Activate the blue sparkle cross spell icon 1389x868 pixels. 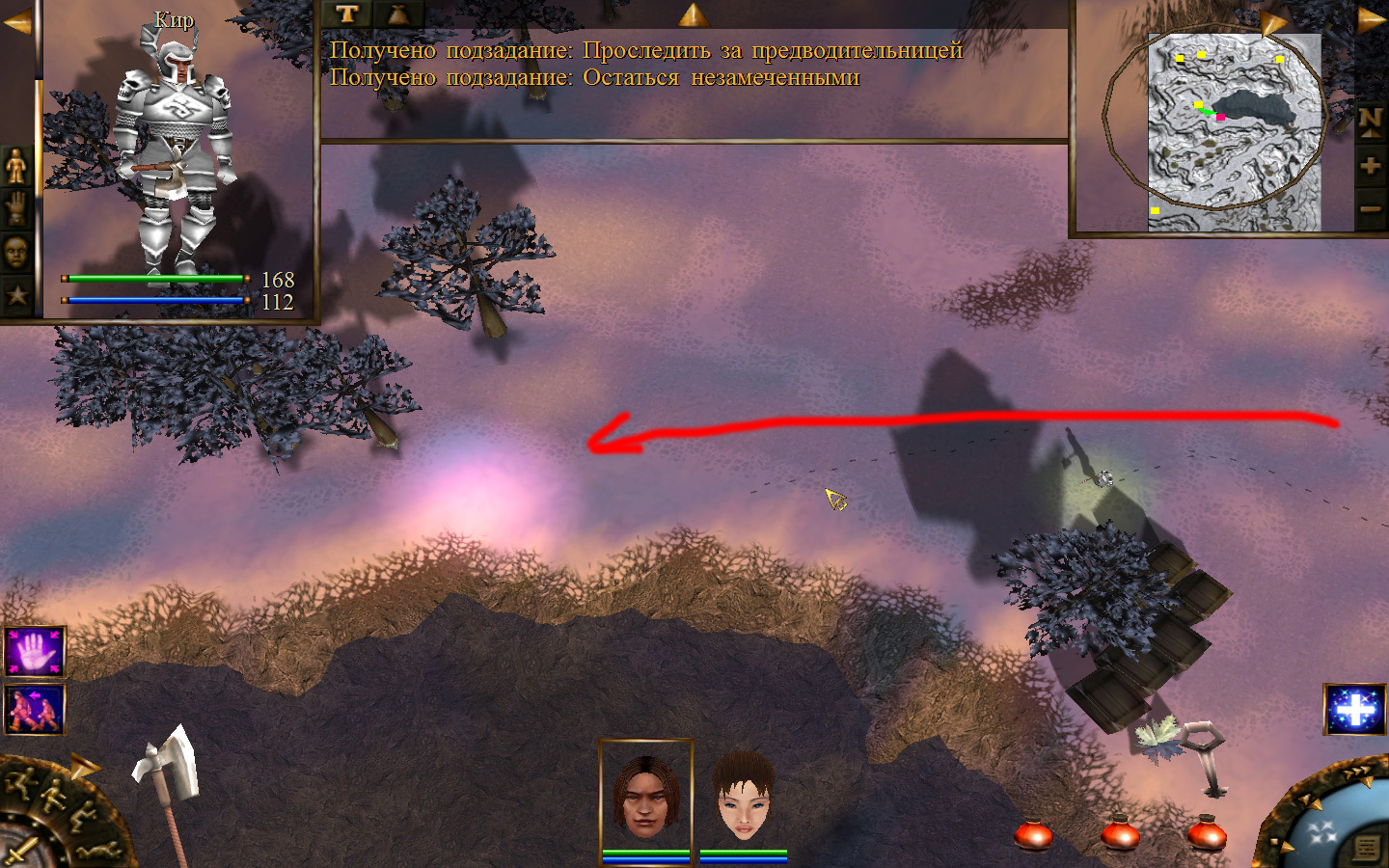coord(1354,709)
